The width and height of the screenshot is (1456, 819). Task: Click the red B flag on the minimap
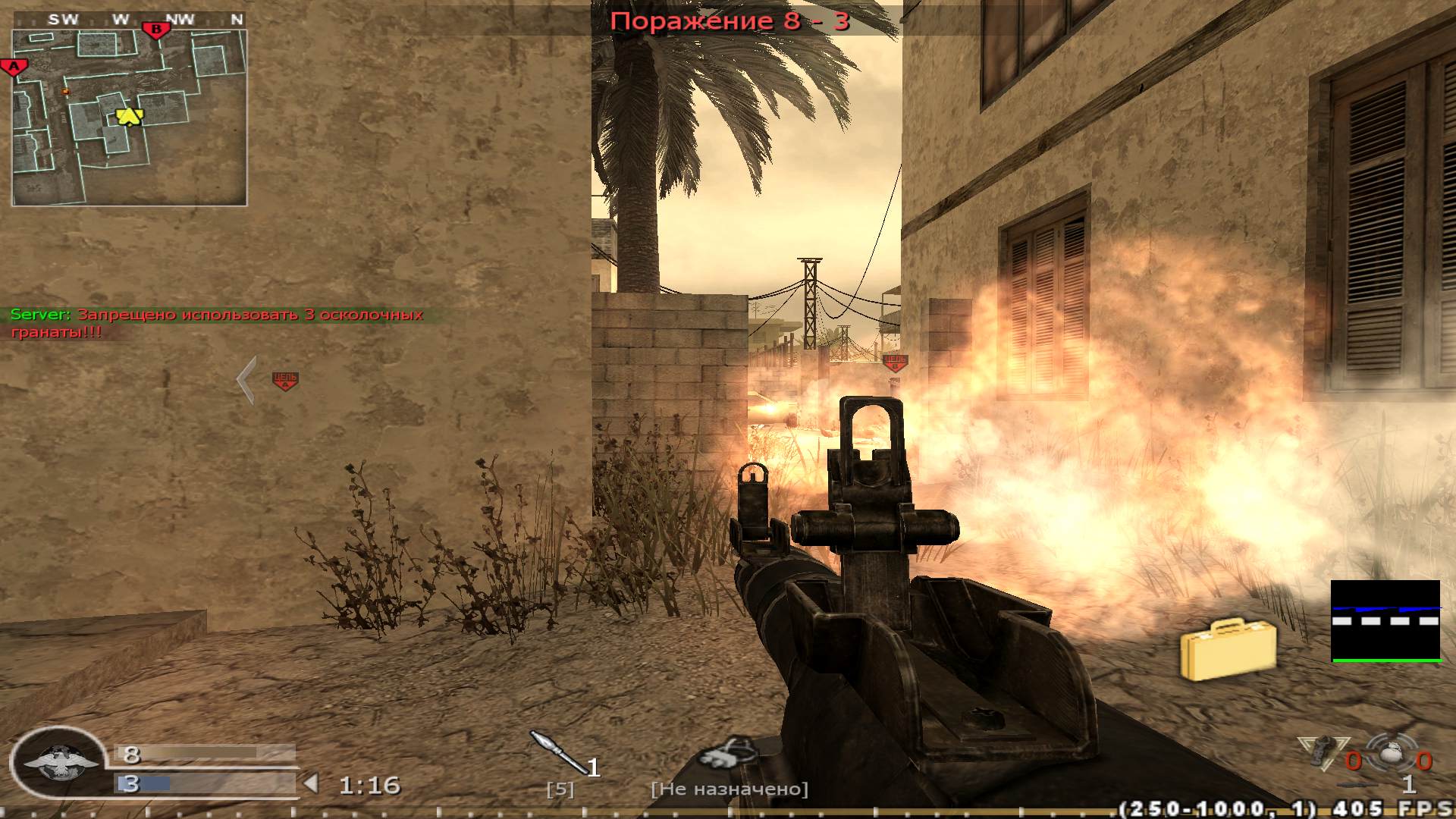tap(155, 28)
